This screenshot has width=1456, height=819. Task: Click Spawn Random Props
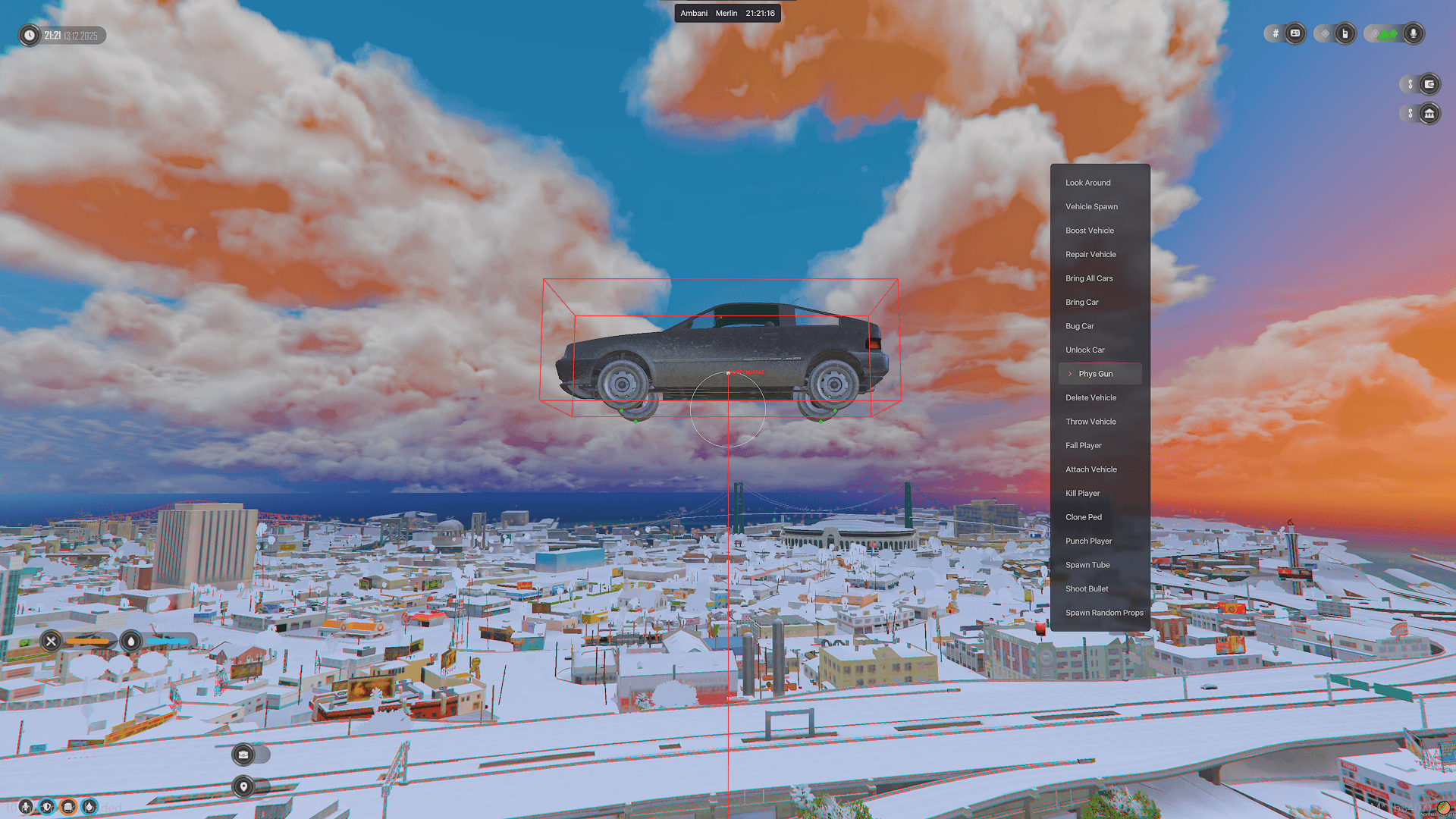point(1104,613)
